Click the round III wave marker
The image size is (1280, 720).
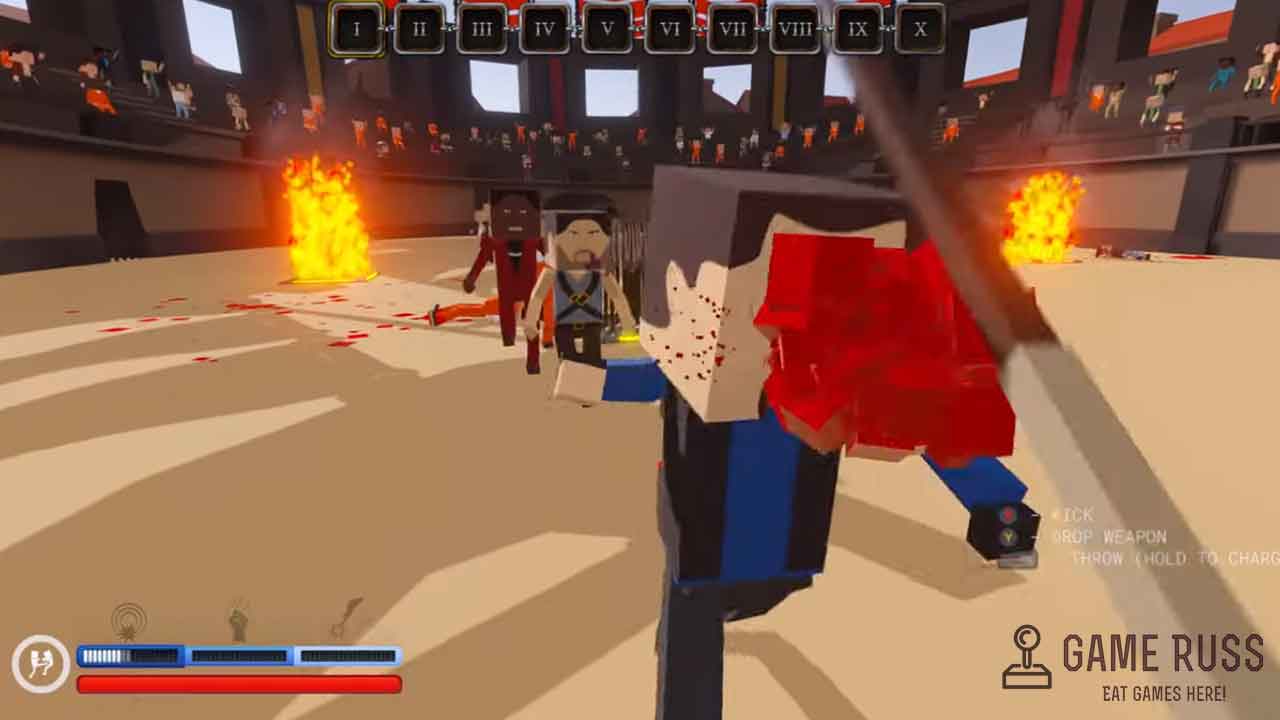click(x=481, y=29)
